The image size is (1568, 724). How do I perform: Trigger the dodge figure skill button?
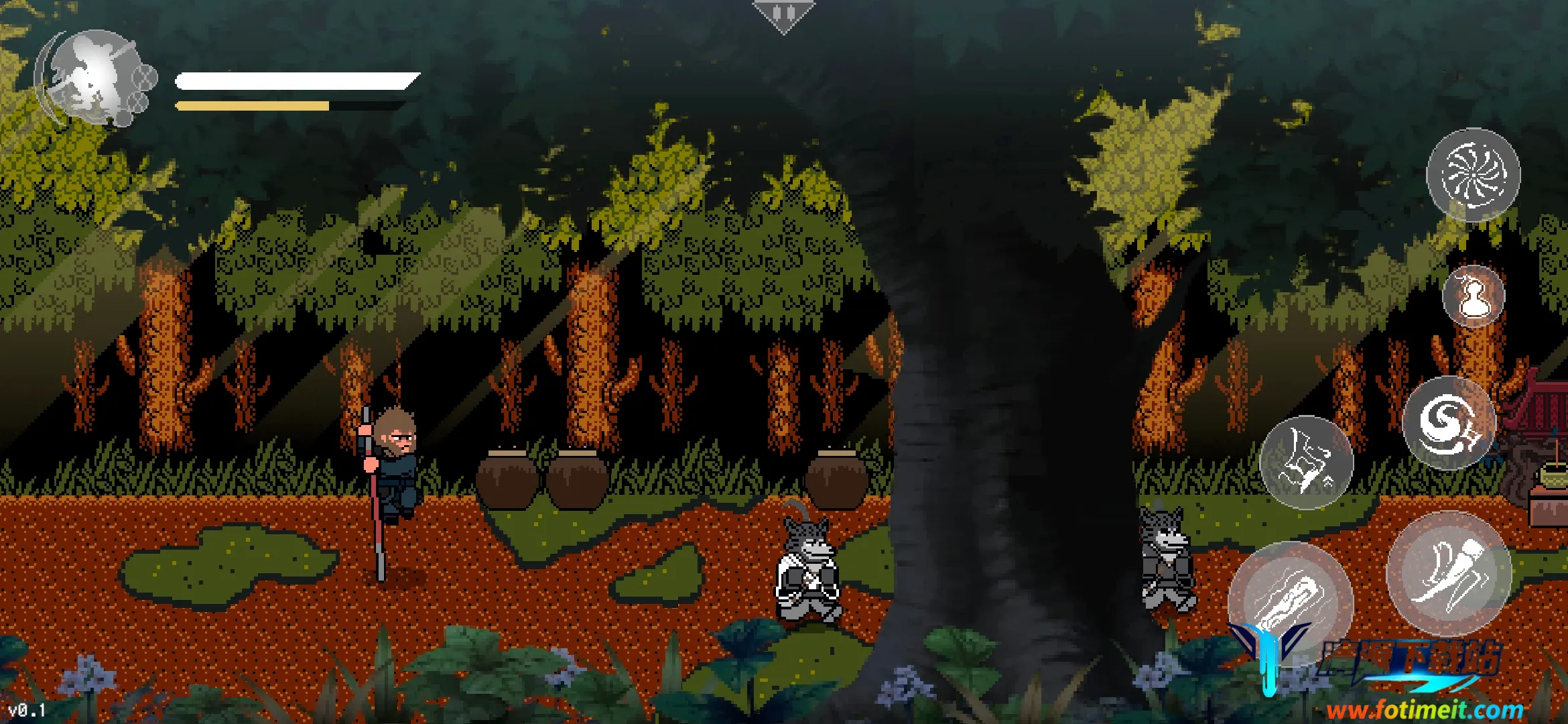coord(1306,463)
